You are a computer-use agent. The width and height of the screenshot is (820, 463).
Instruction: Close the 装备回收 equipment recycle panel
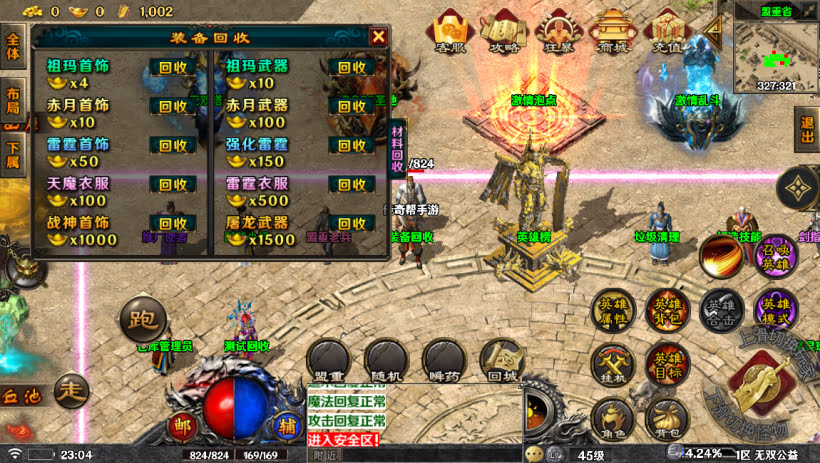point(378,37)
